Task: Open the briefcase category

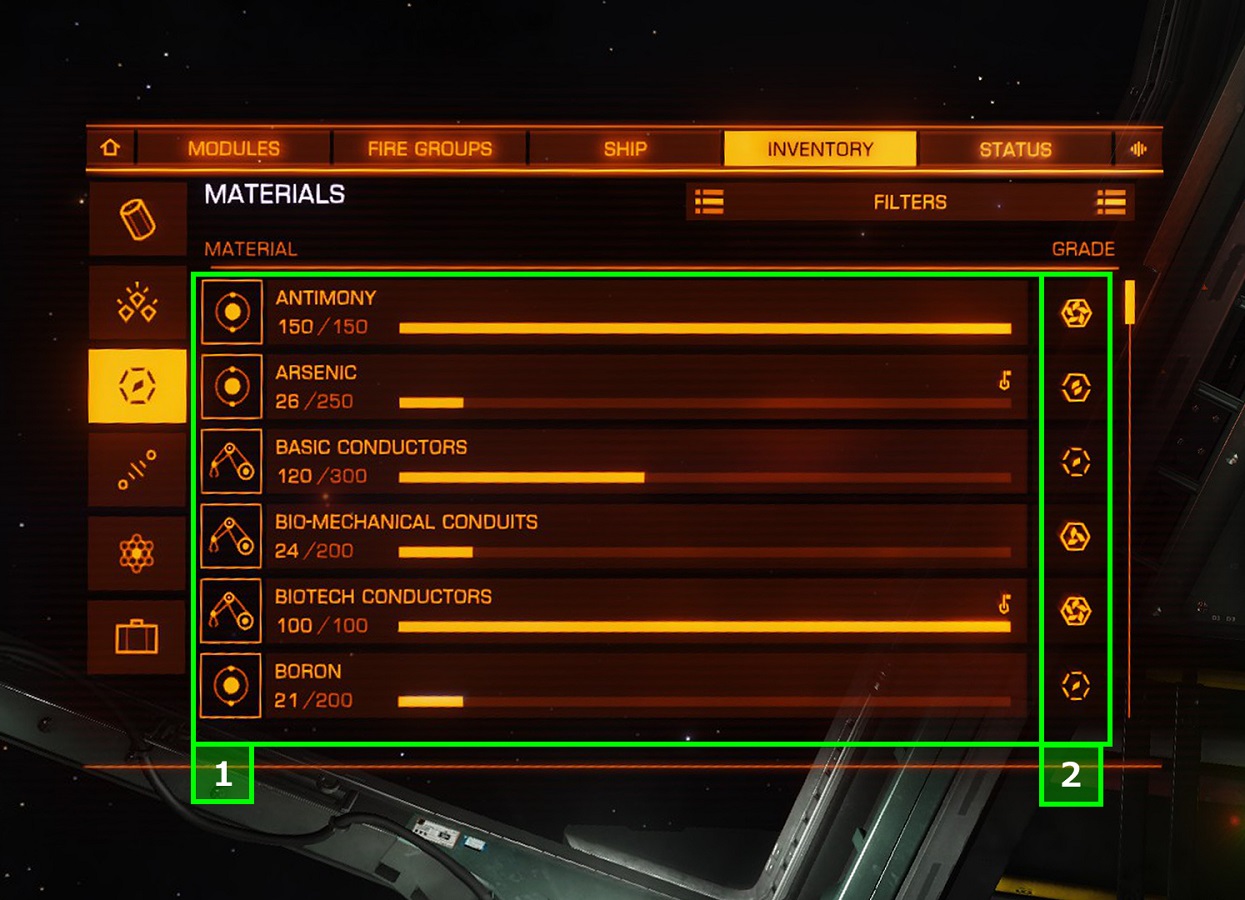Action: (x=137, y=636)
